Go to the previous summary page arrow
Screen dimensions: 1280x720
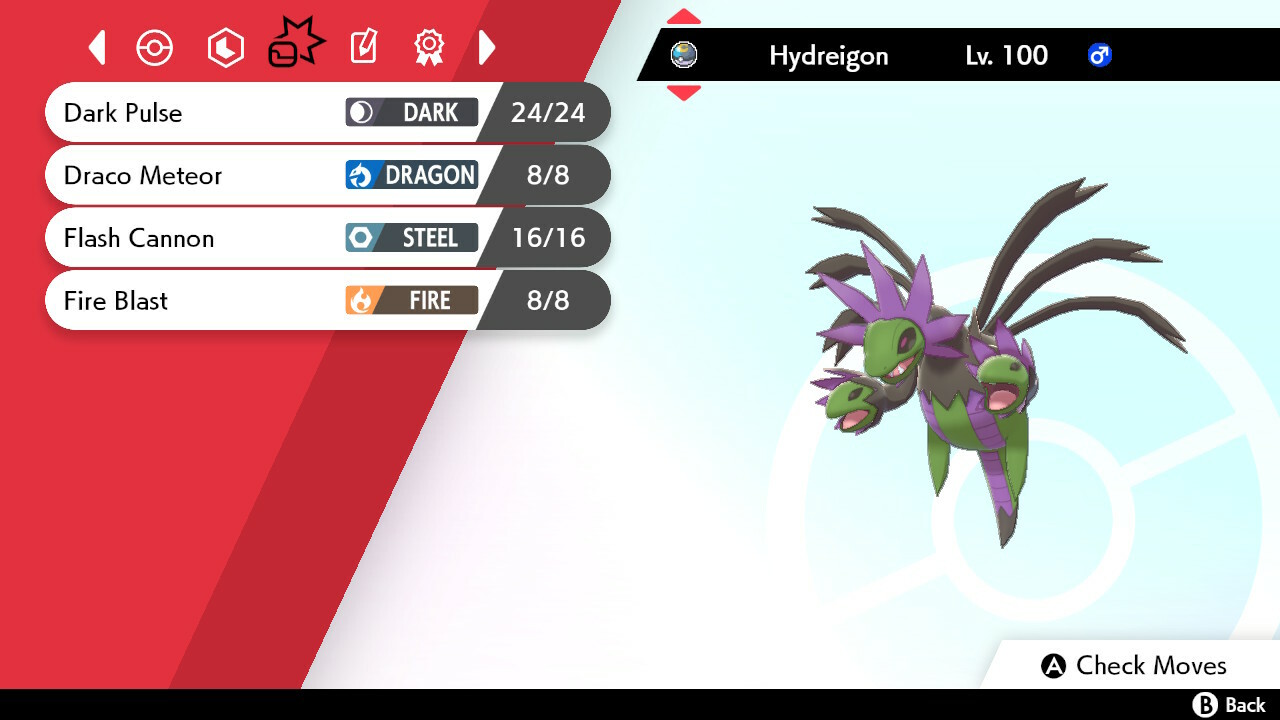(x=97, y=48)
